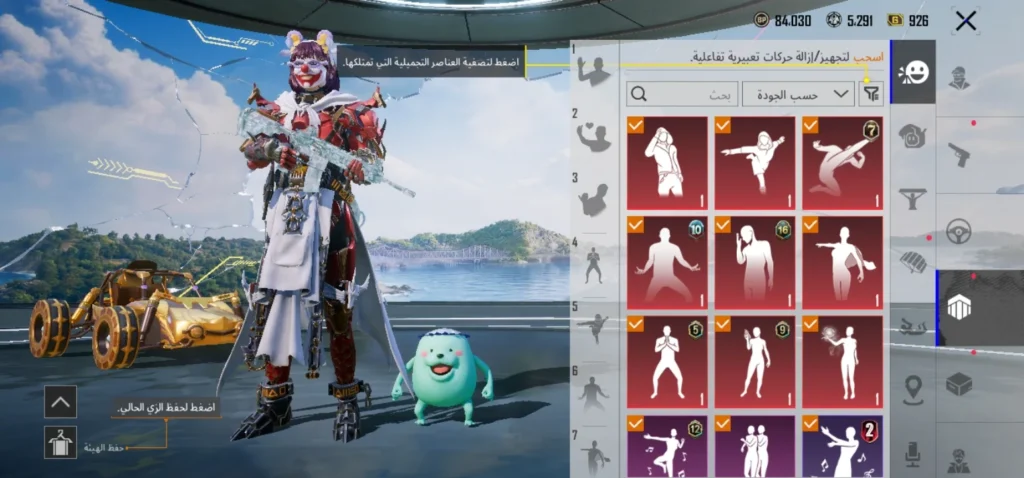Choose the emote with the blue 10 badge
The image size is (1024, 478).
click(x=667, y=262)
